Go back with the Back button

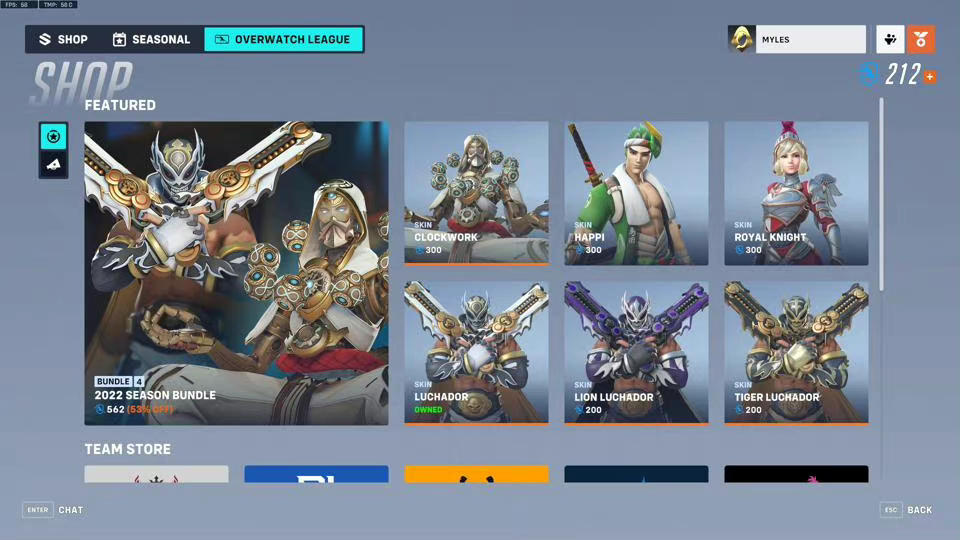(907, 510)
